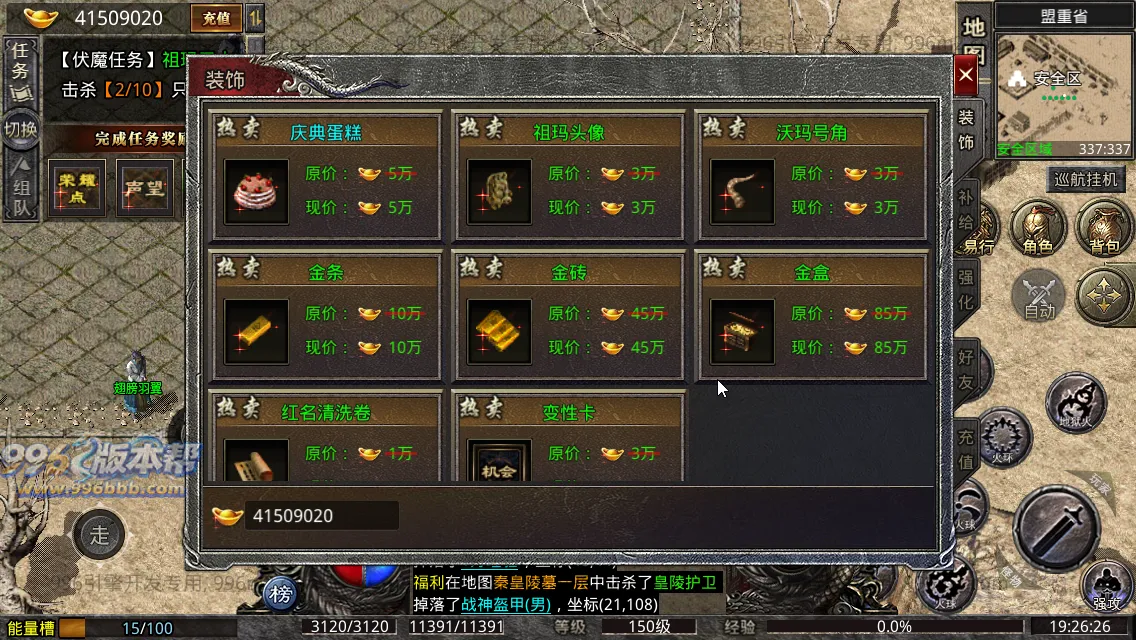This screenshot has height=640, width=1136.
Task: Buy the 庆典蛋糕 celebration cake item
Action: [x=257, y=192]
